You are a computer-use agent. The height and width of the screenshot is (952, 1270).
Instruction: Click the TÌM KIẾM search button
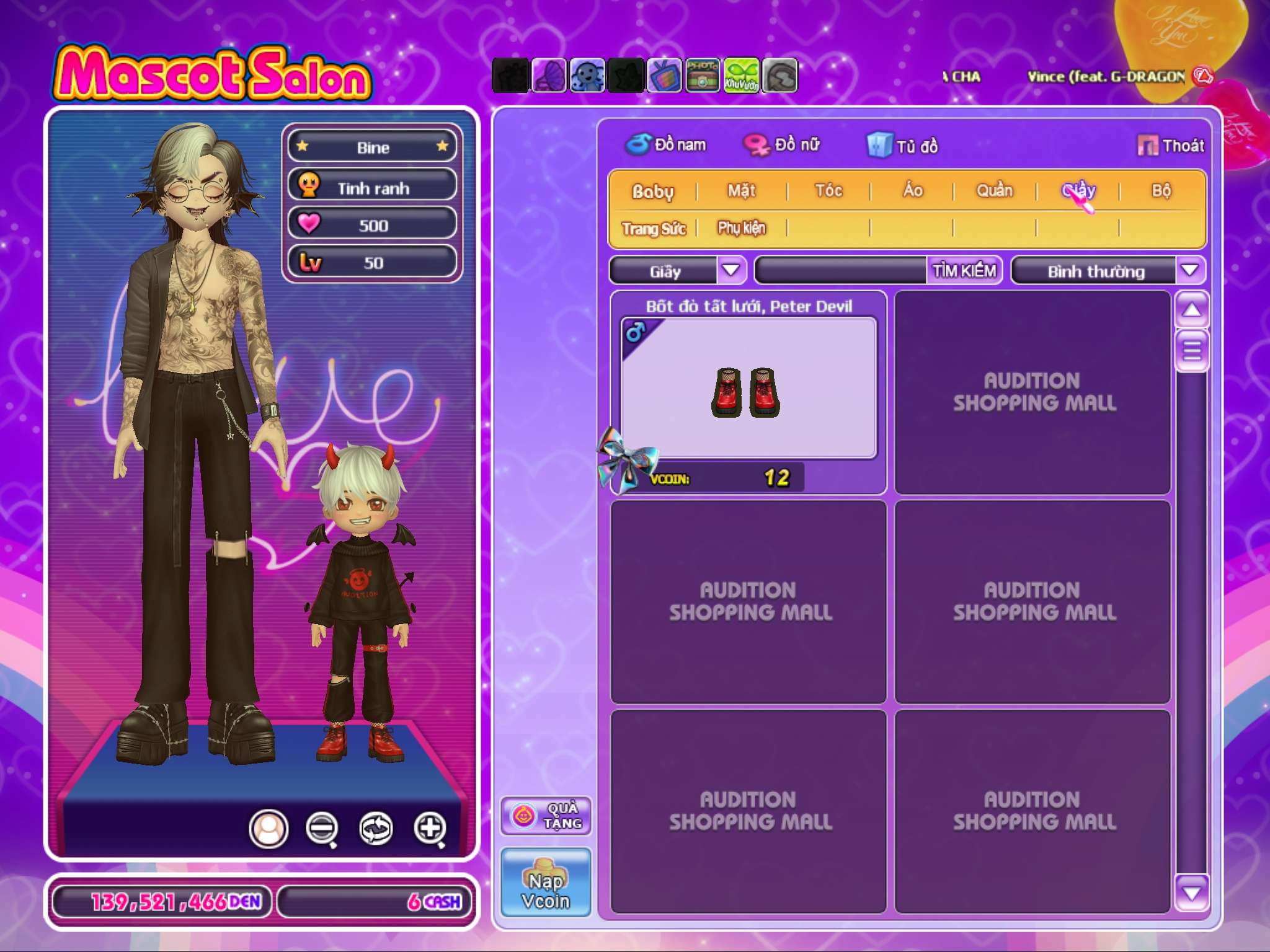coord(964,271)
